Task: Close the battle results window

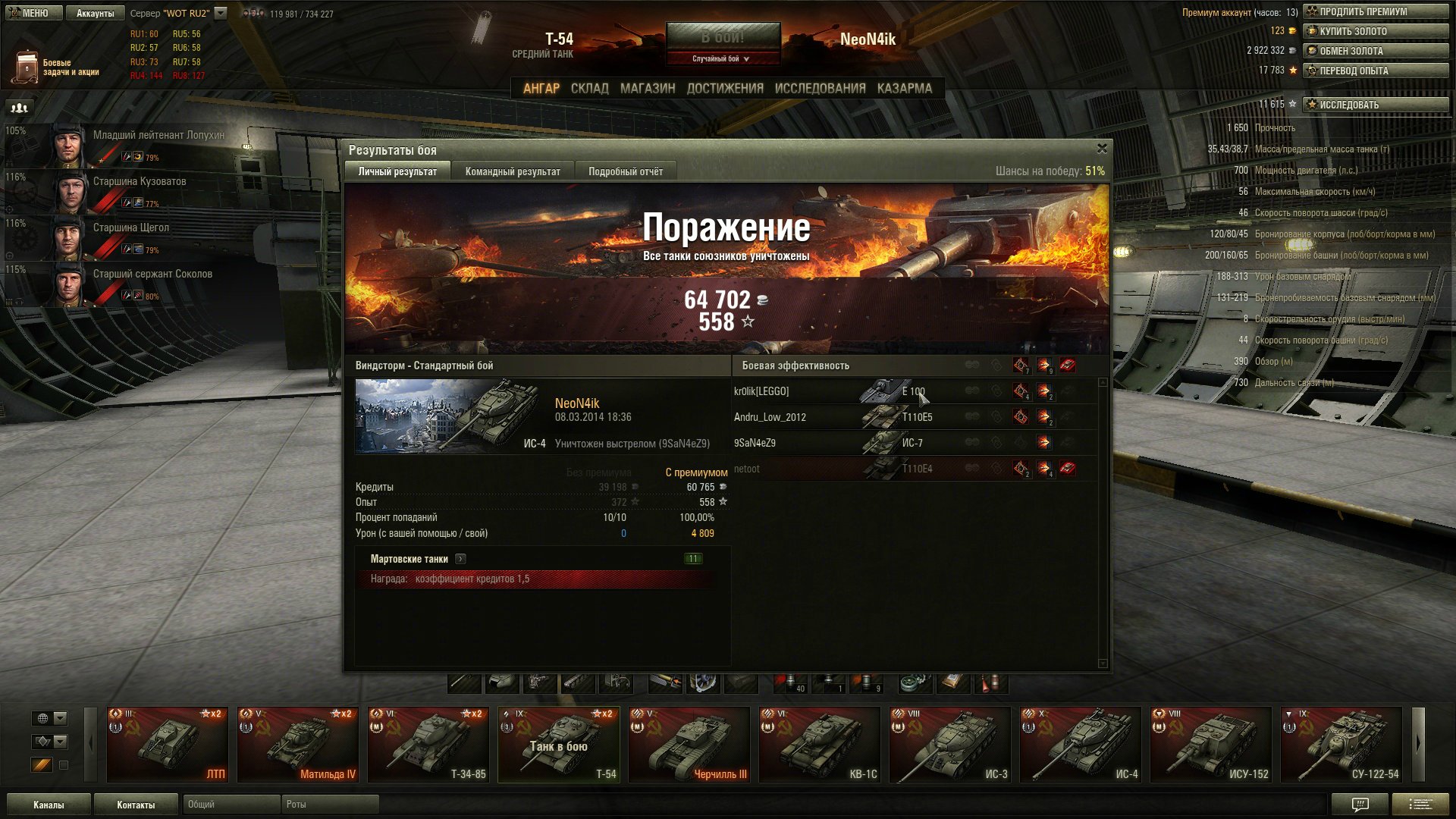Action: (1102, 149)
